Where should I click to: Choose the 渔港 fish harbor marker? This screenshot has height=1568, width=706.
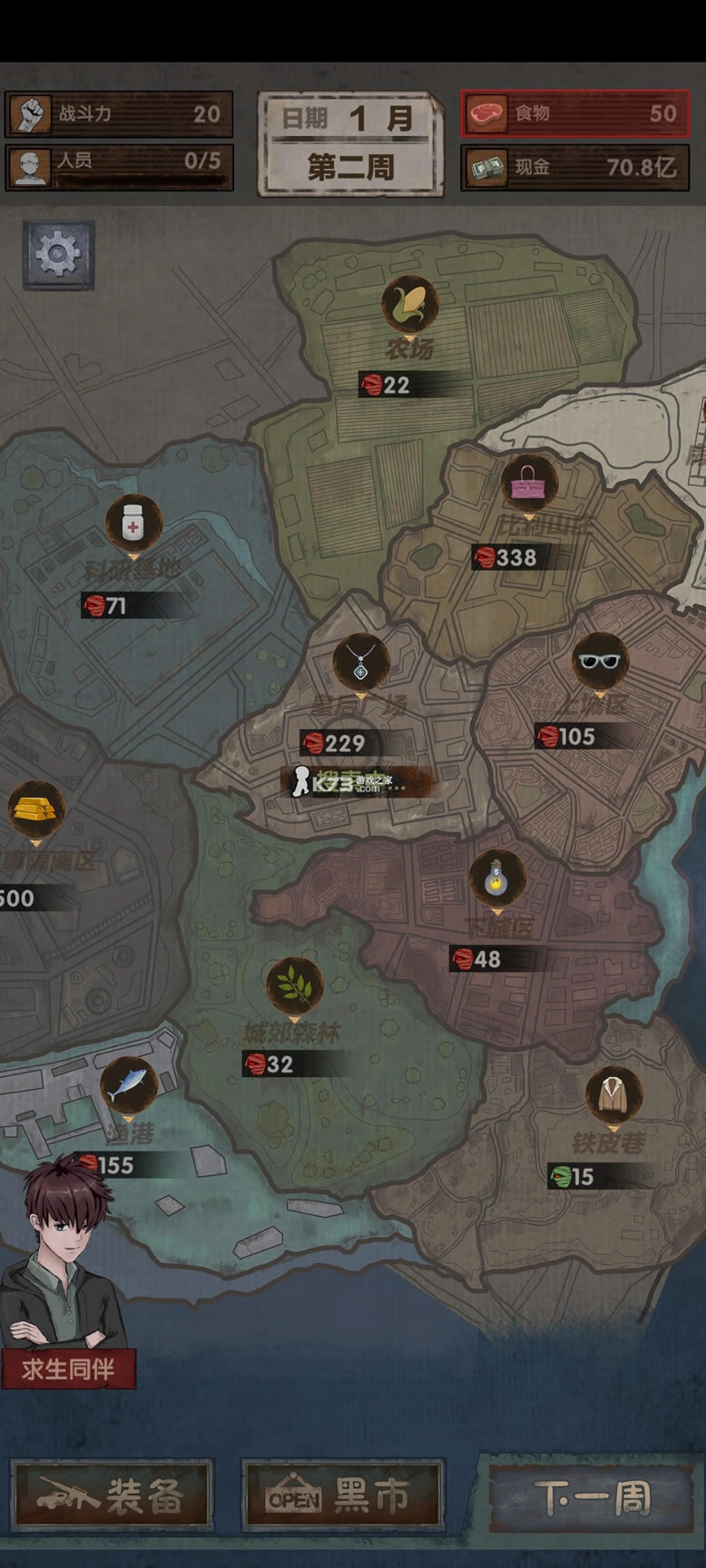coord(128,1085)
